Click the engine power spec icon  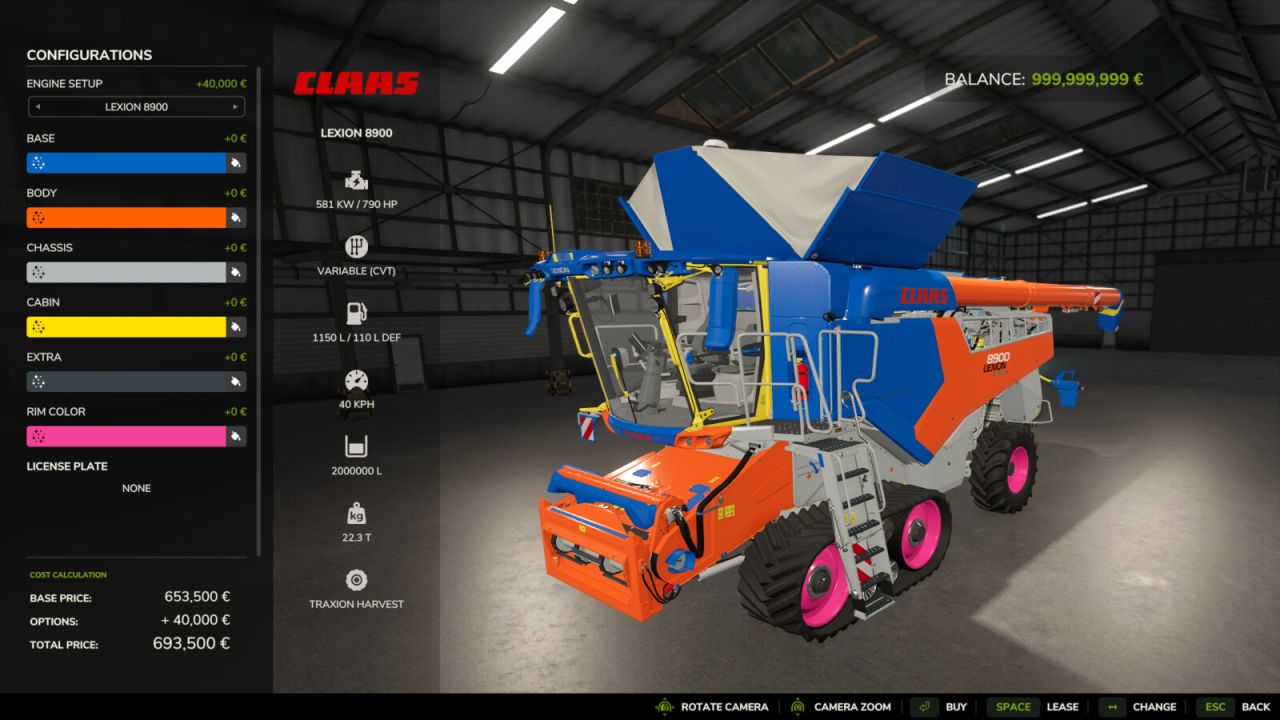(x=356, y=182)
